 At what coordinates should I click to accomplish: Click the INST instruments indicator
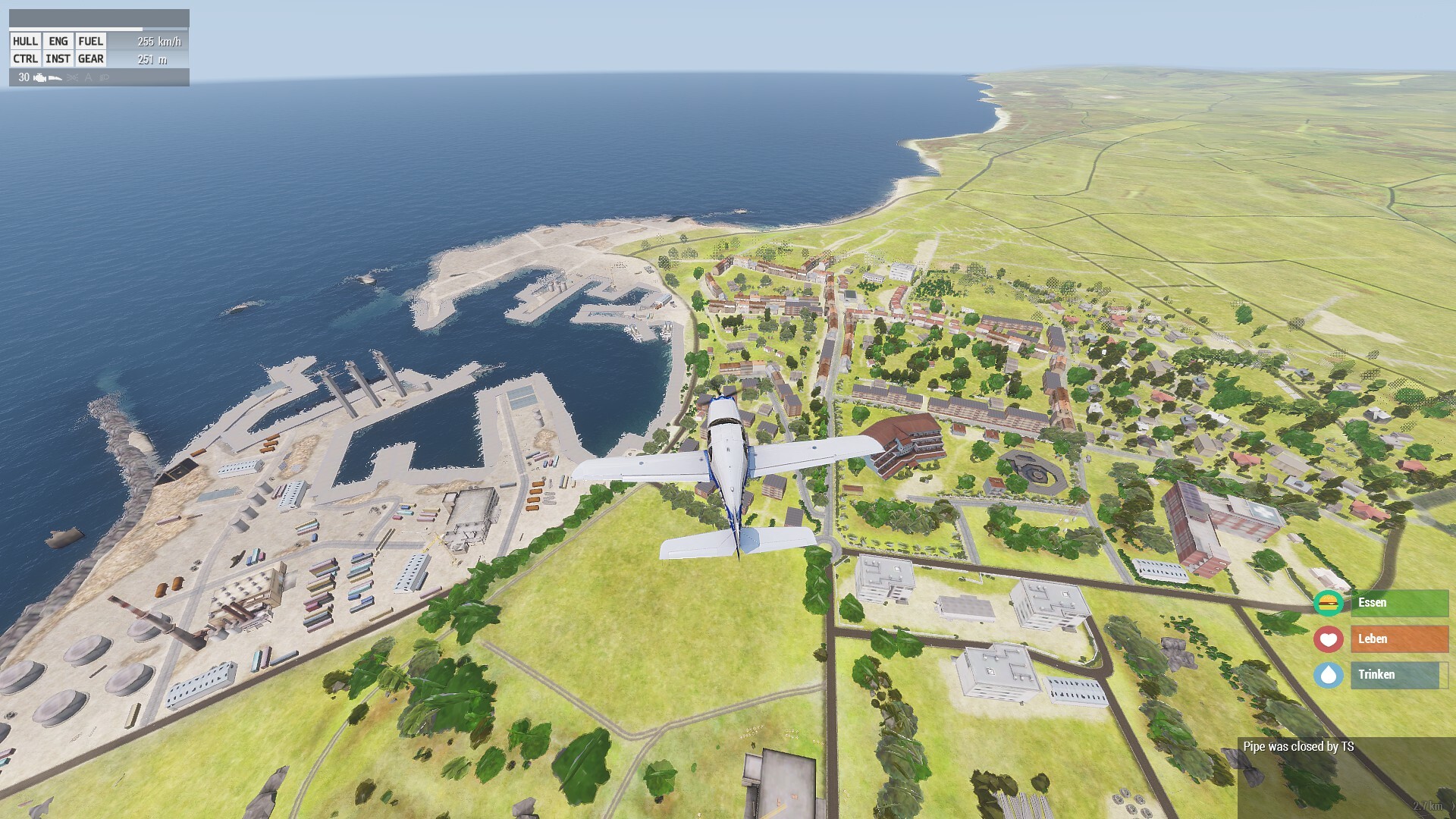pos(58,59)
